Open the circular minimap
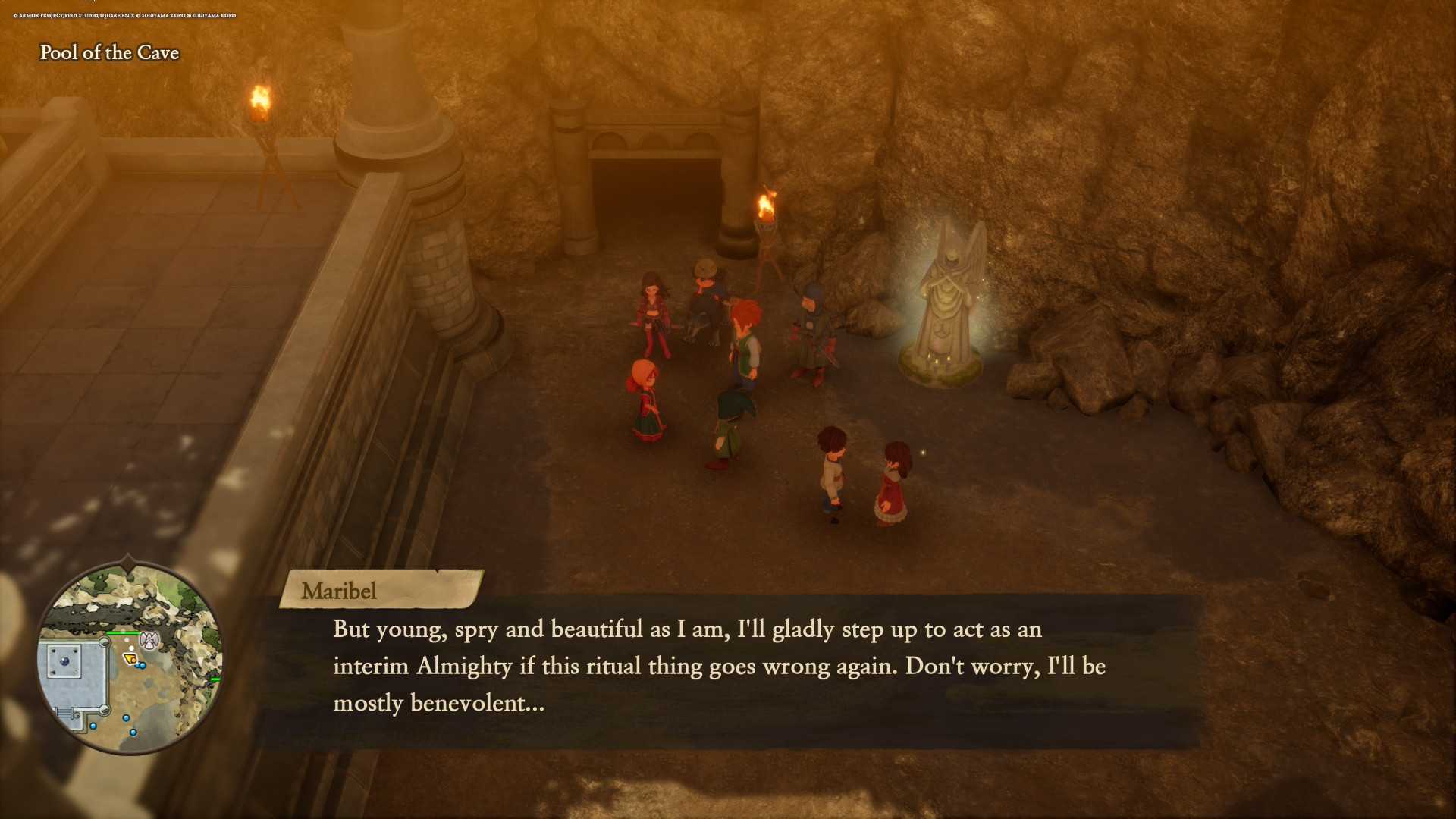Viewport: 1456px width, 819px height. 130,657
